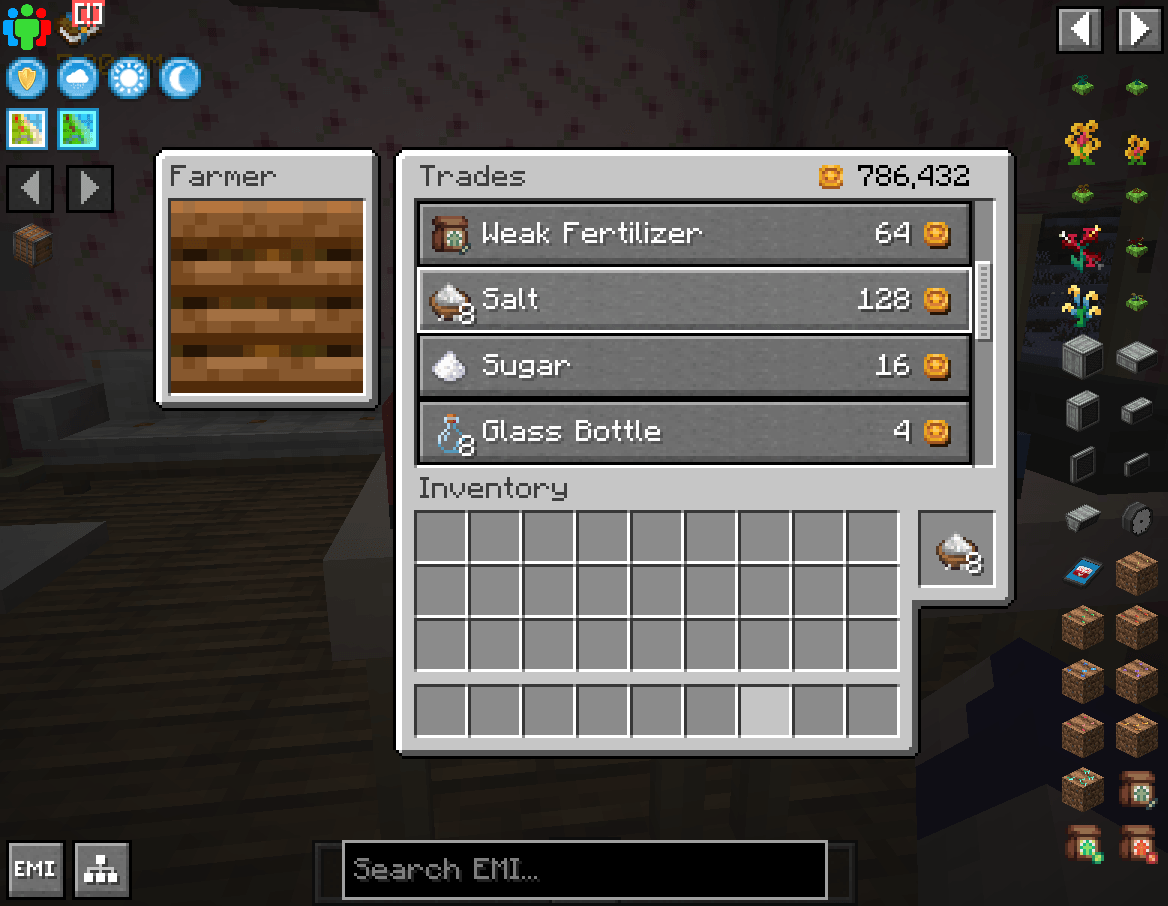Set night with the crescent moon button
The image size is (1168, 906).
[180, 78]
